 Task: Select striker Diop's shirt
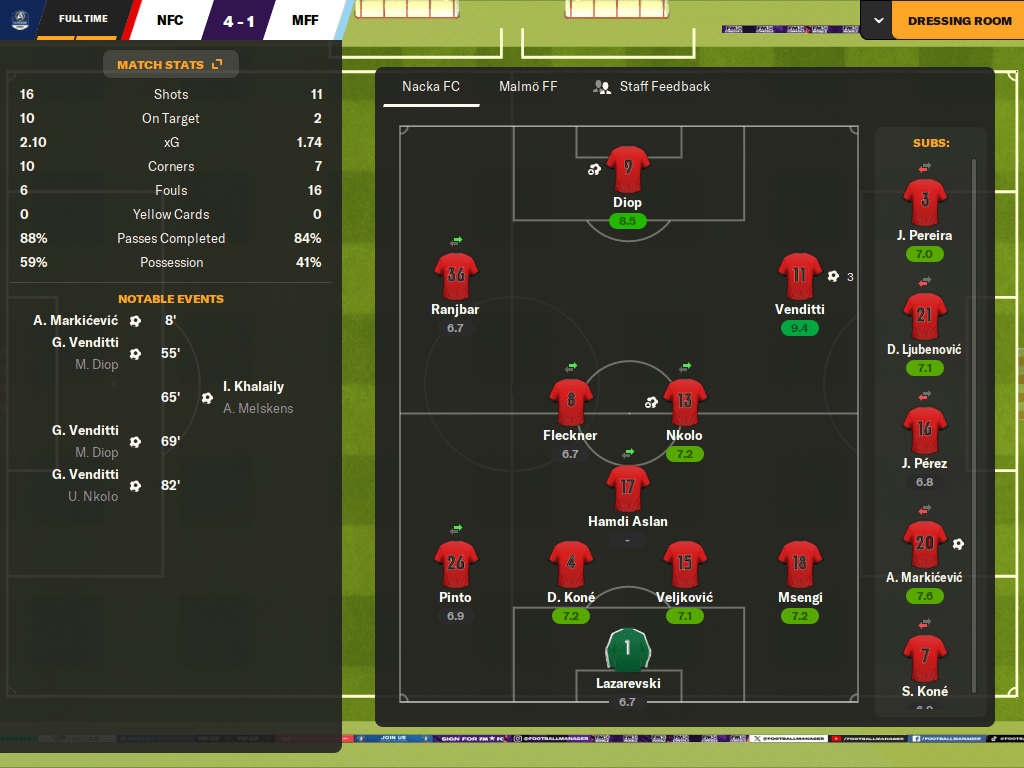627,169
